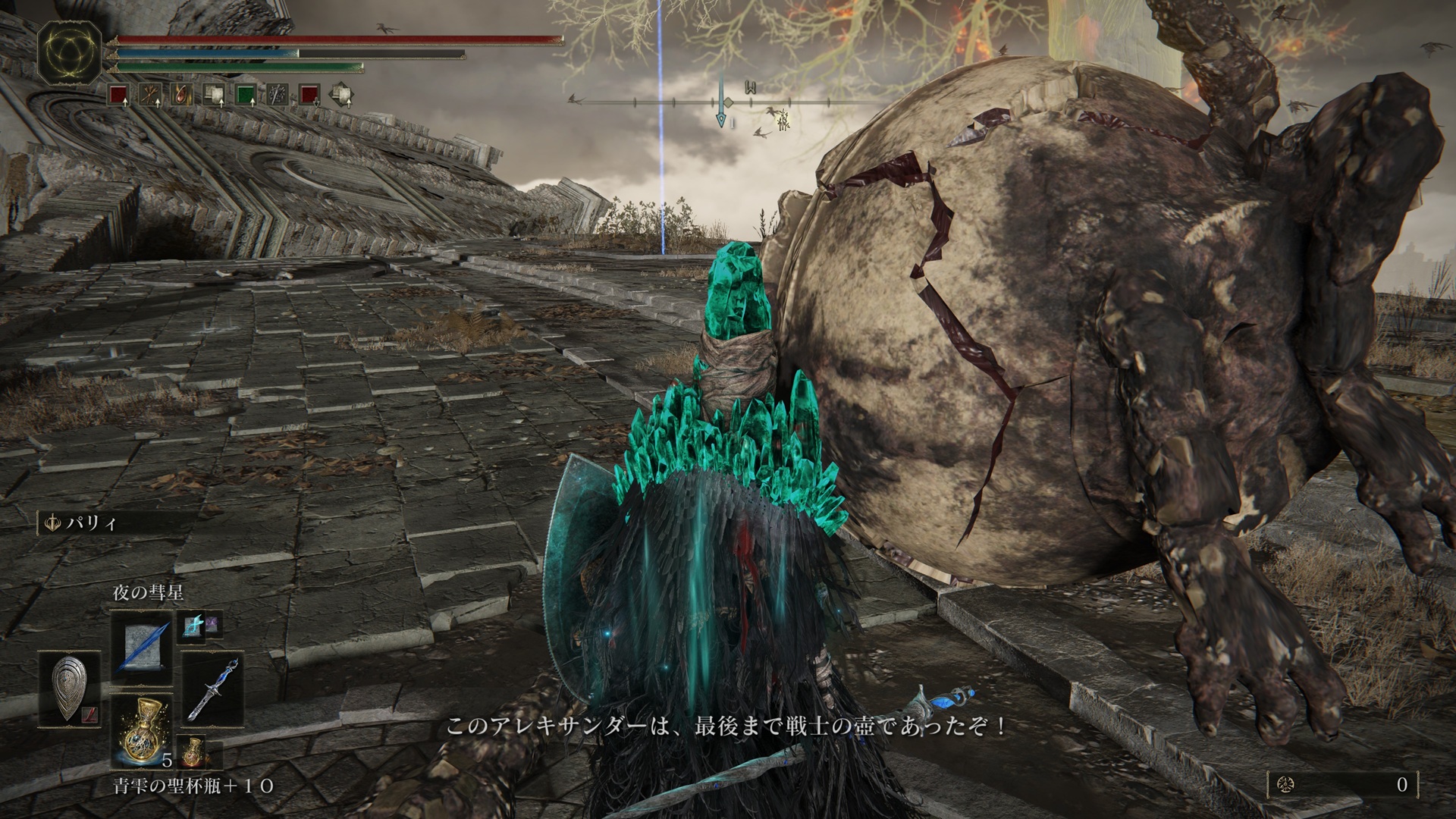This screenshot has height=819, width=1456.
Task: Inspect the diamond-framed scroll buff icon
Action: [x=341, y=95]
